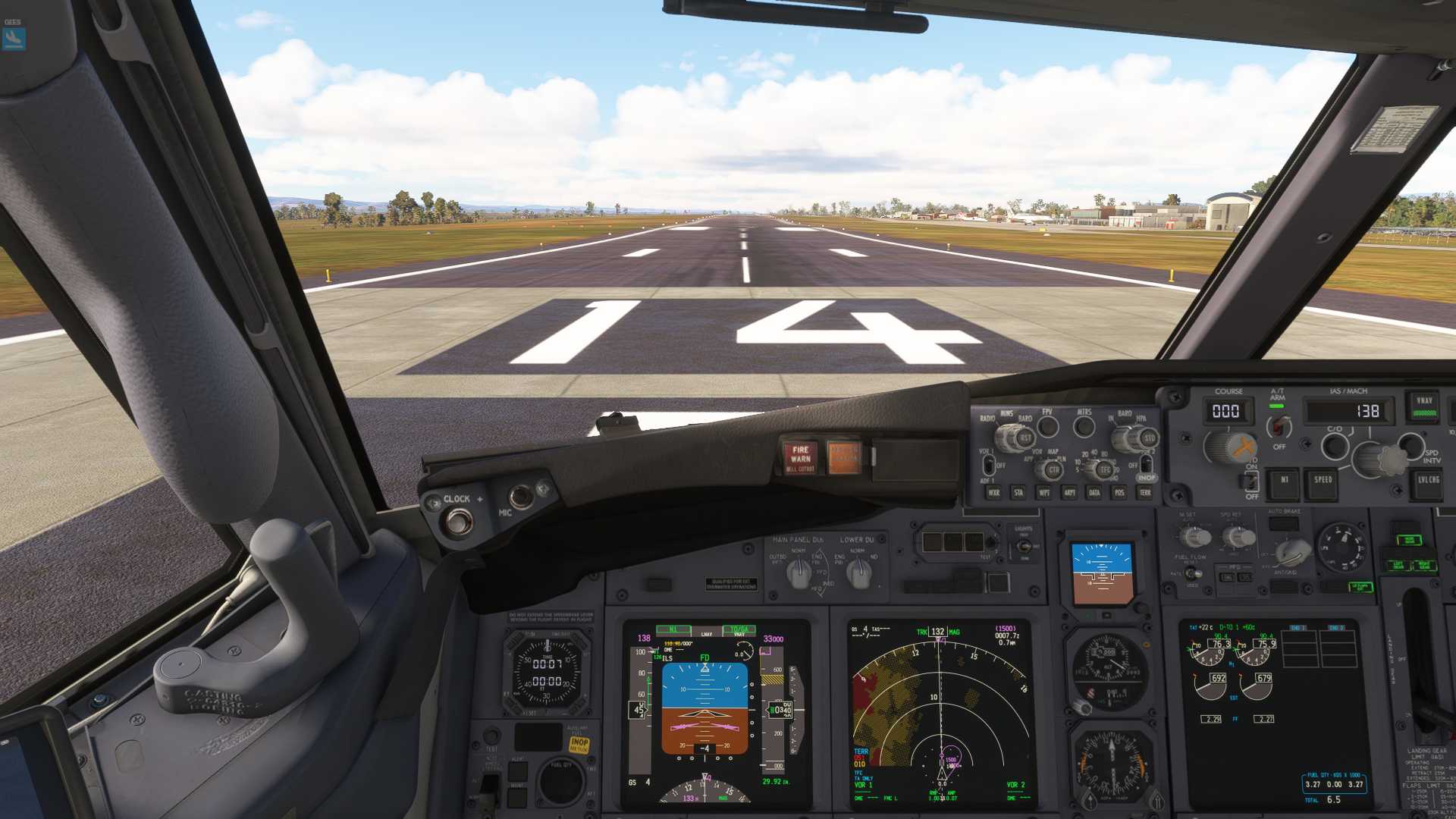Toggle the A/T ARM autothrottle switch
Screen dimensions: 1456x819
[x=1279, y=426]
